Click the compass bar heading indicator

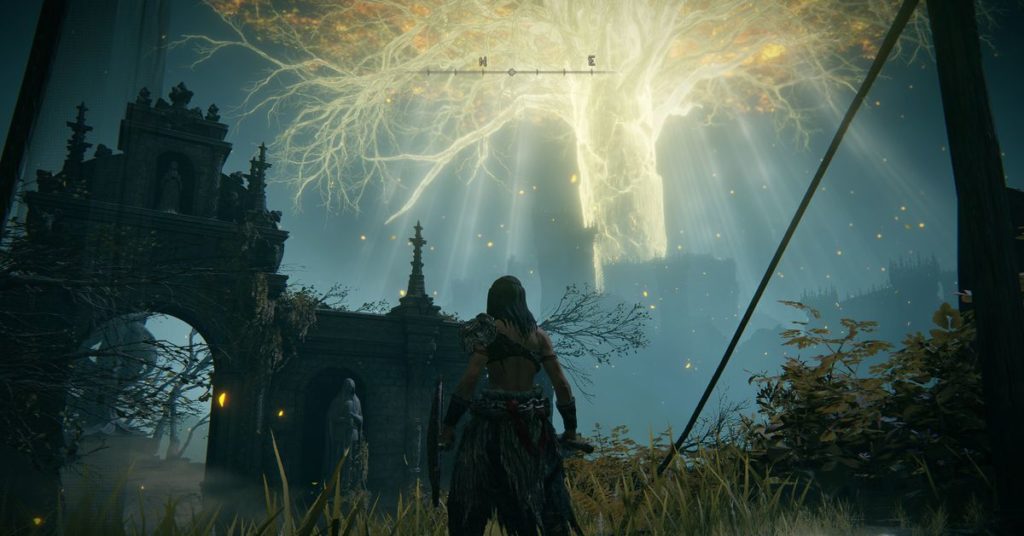pyautogui.click(x=512, y=72)
